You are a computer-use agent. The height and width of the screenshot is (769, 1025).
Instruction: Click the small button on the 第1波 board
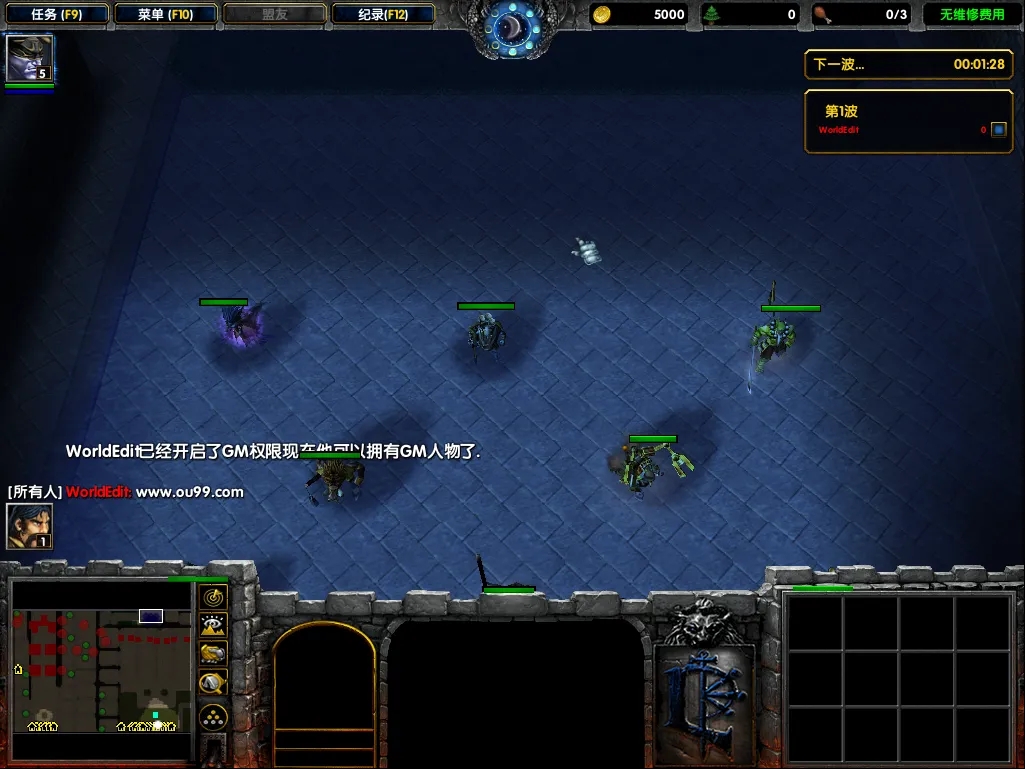pos(998,130)
